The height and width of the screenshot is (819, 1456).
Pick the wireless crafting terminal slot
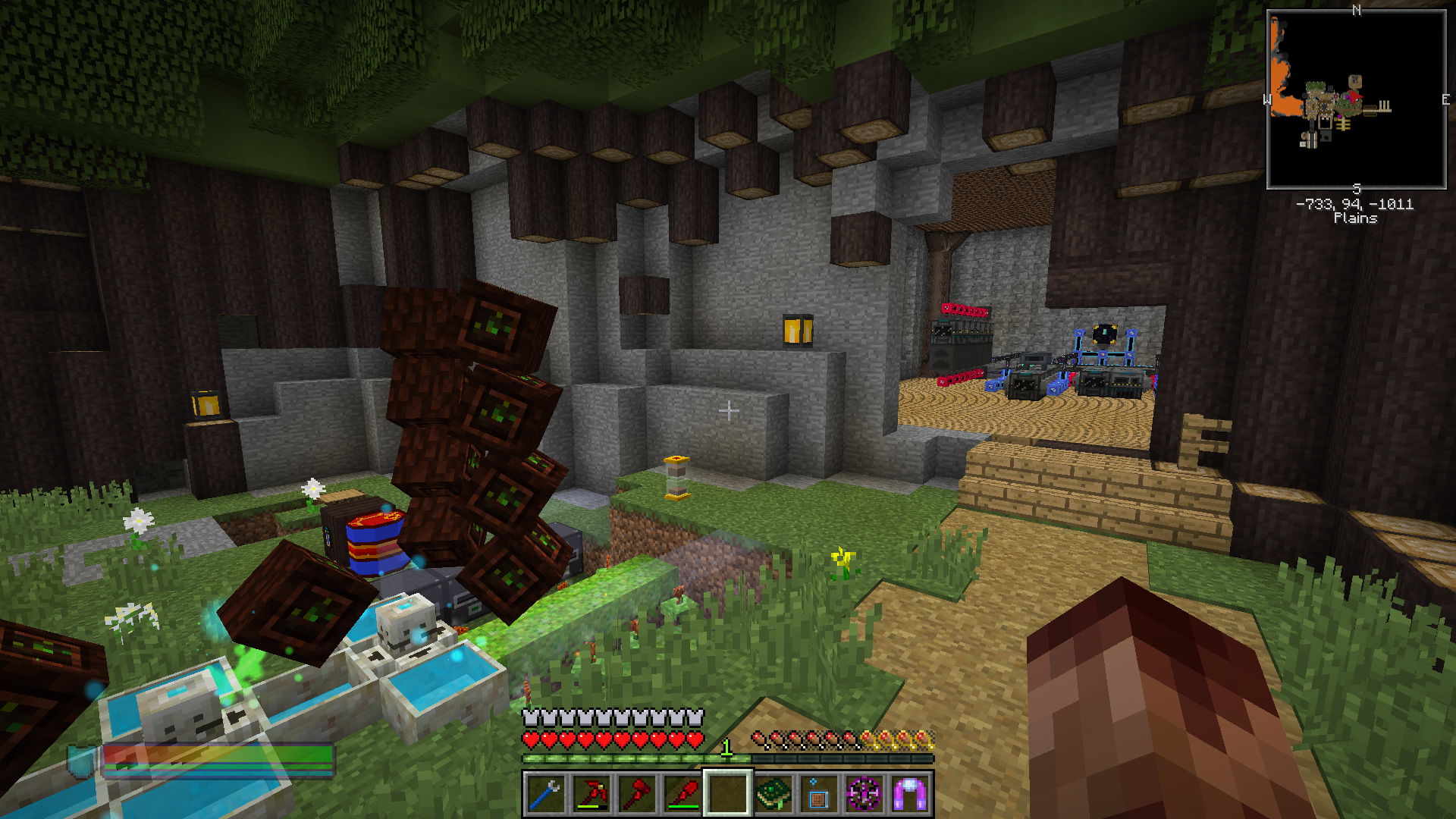click(x=818, y=794)
